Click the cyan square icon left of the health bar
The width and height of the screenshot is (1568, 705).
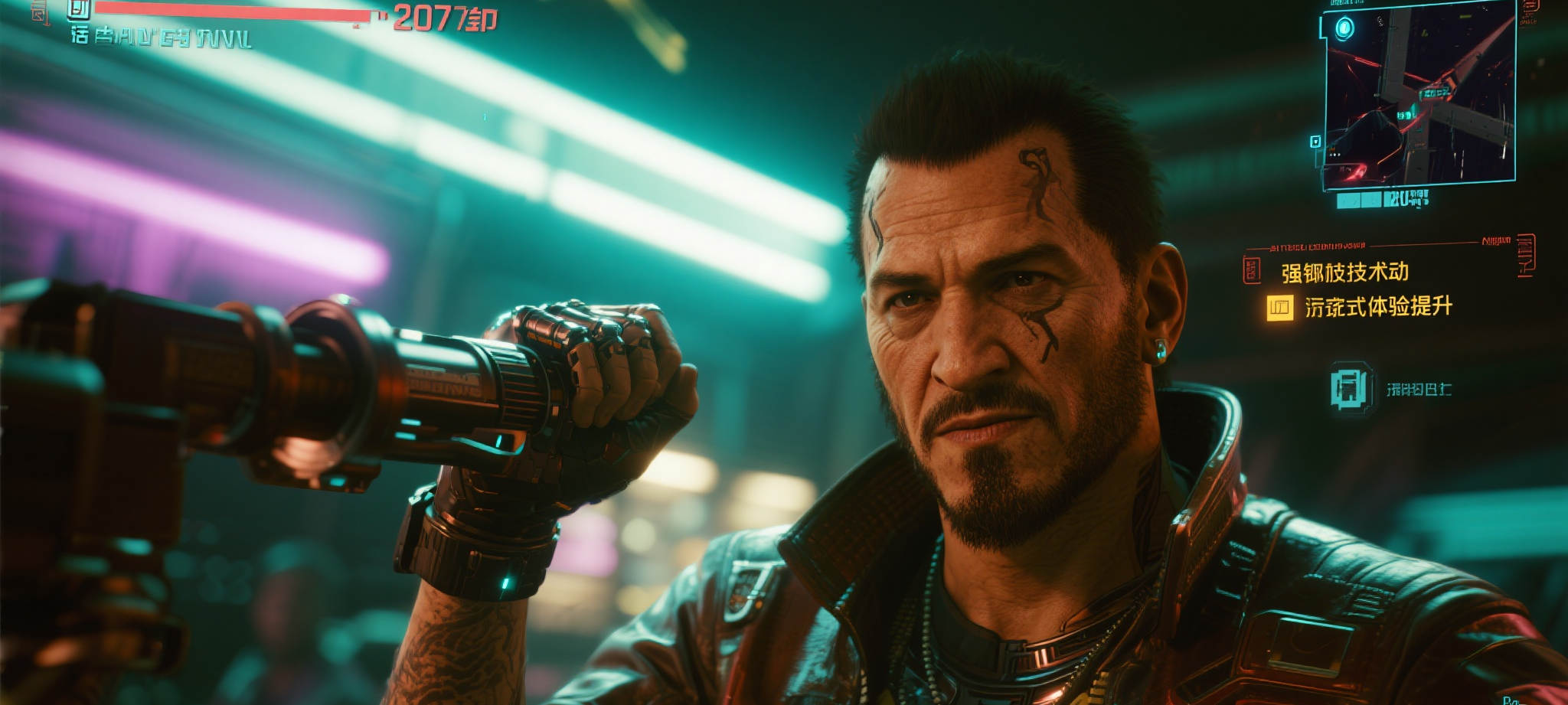(x=77, y=9)
